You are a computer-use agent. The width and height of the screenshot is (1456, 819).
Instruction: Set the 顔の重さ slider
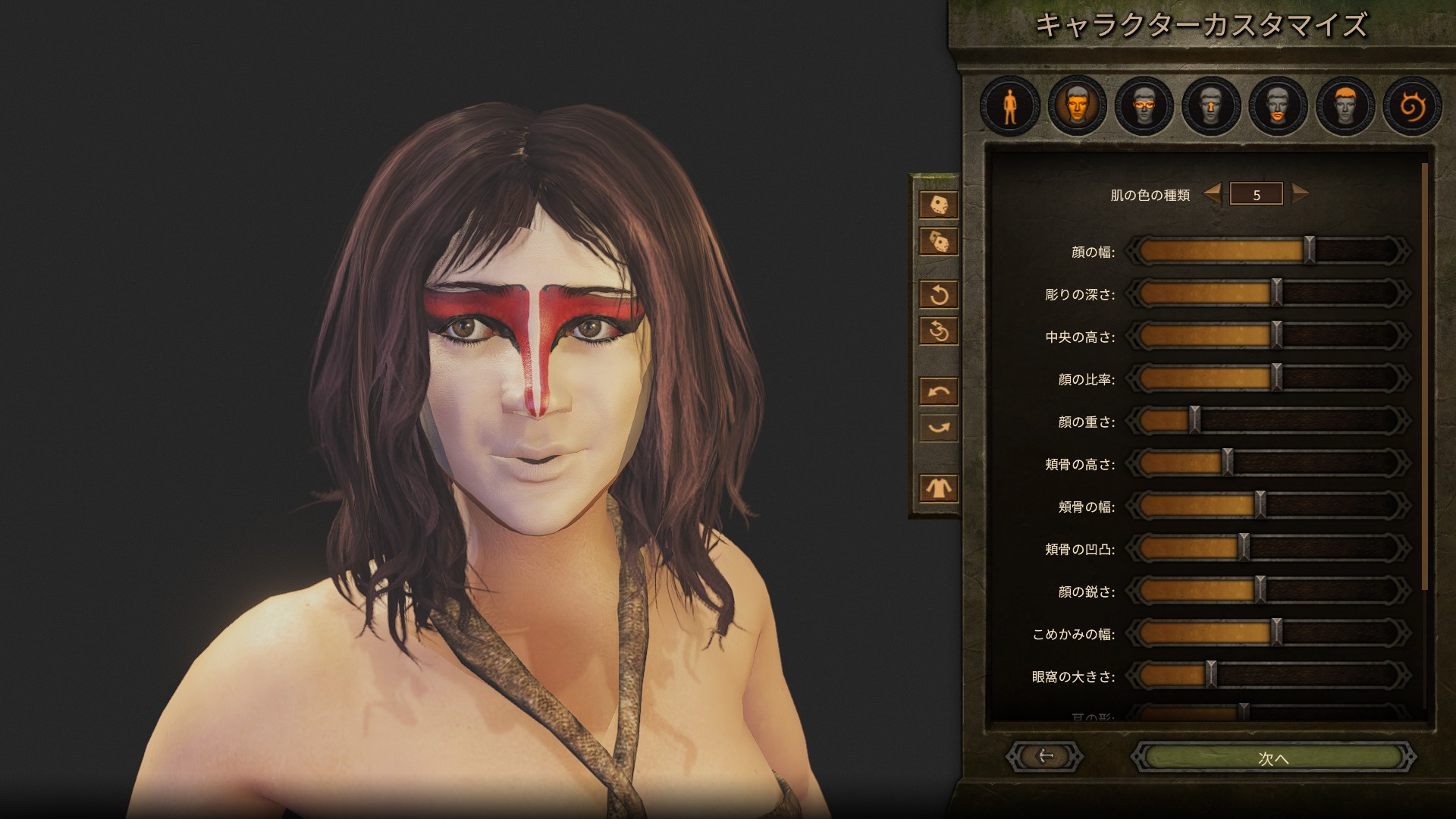1194,421
